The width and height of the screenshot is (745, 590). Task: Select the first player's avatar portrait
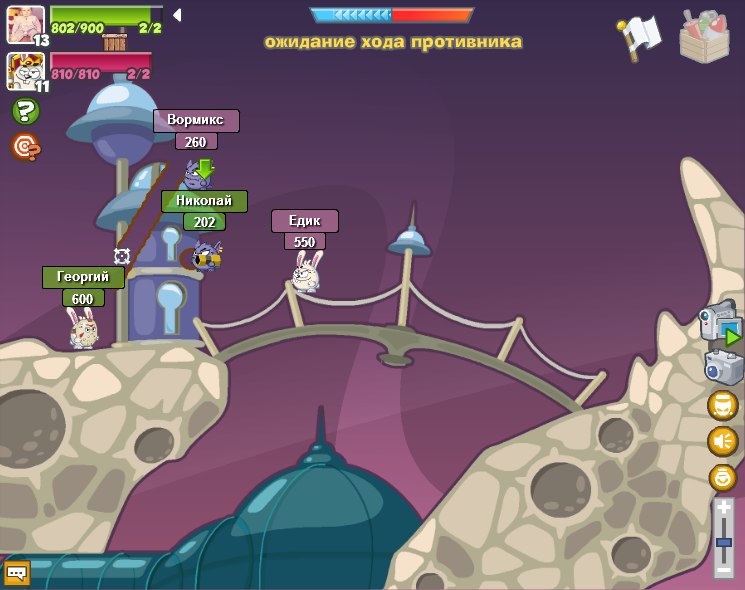point(25,24)
